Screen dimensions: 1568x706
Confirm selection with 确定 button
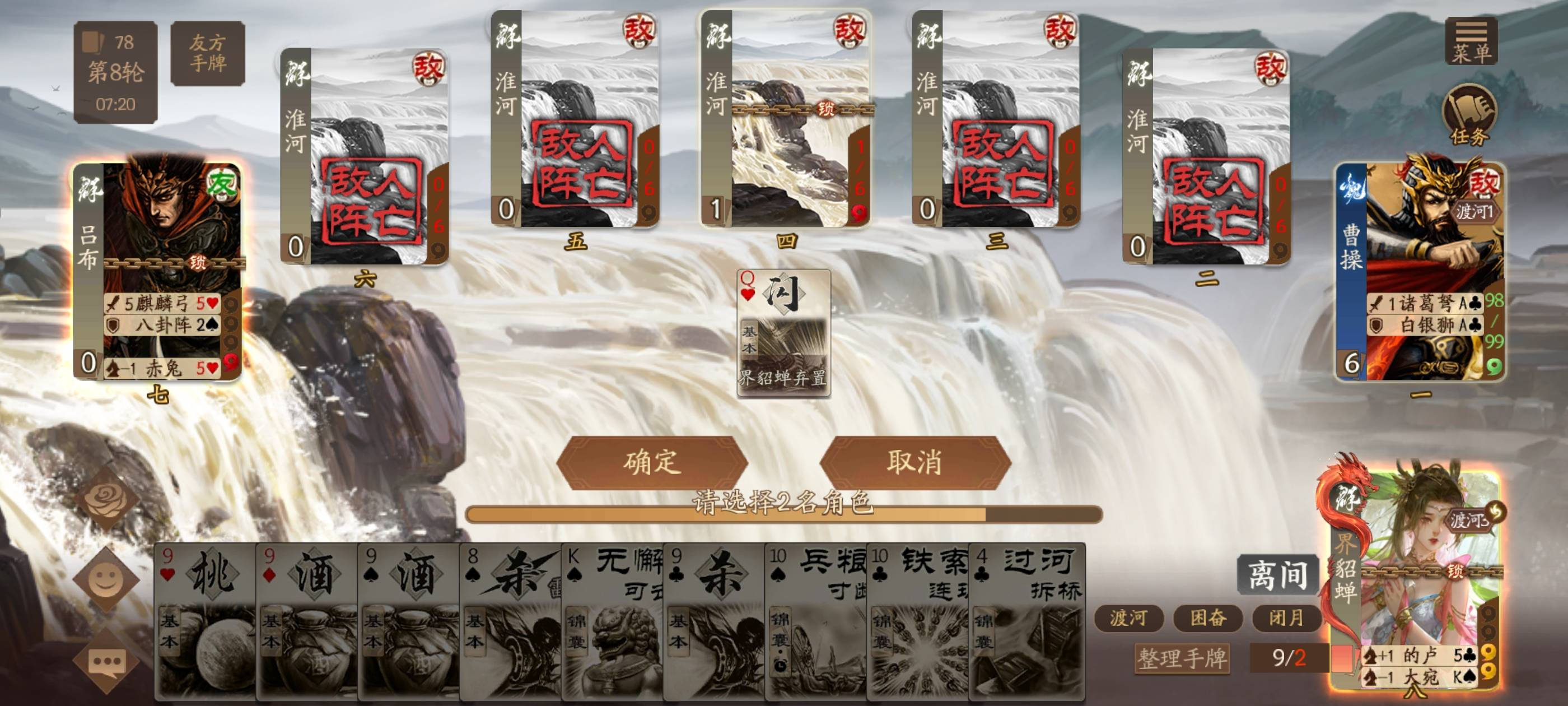651,462
